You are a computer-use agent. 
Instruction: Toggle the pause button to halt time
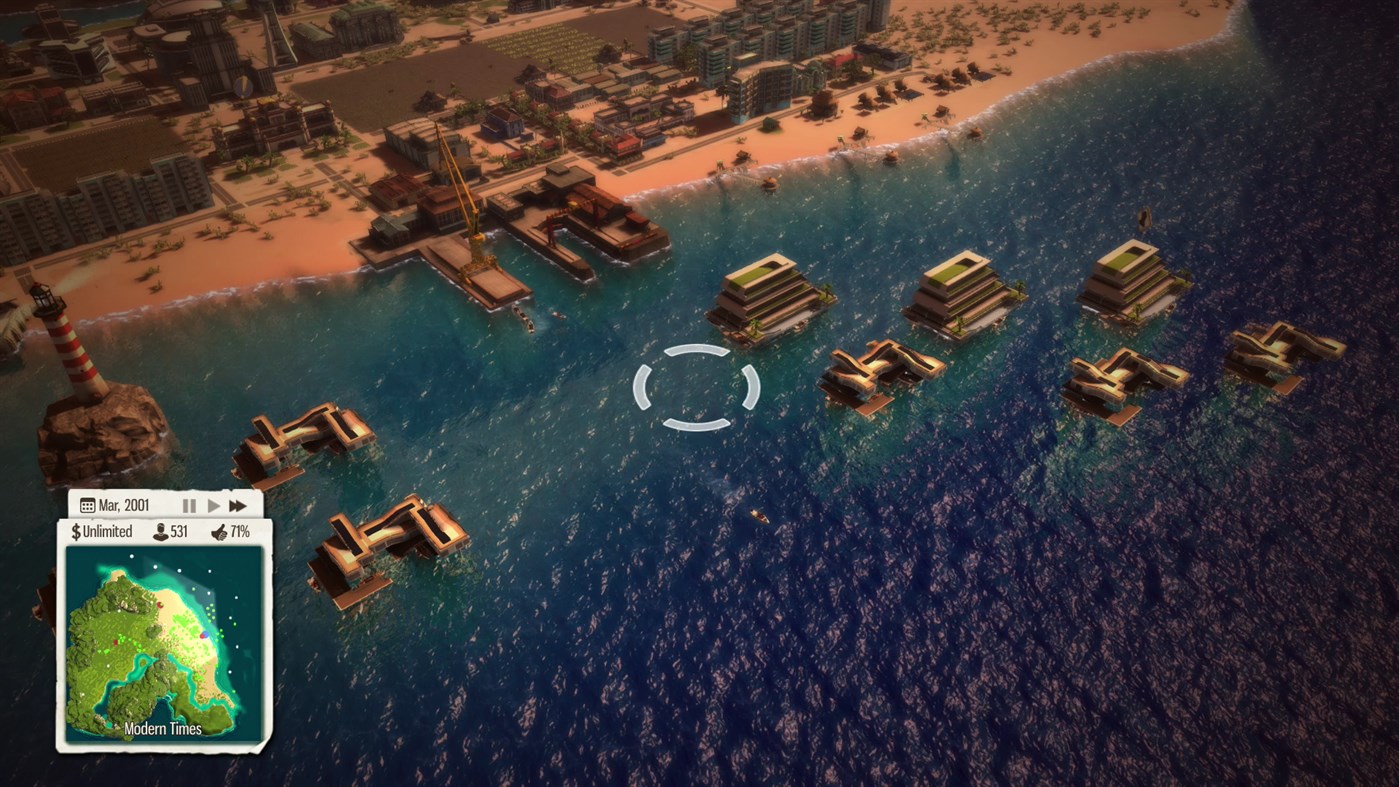(x=189, y=505)
